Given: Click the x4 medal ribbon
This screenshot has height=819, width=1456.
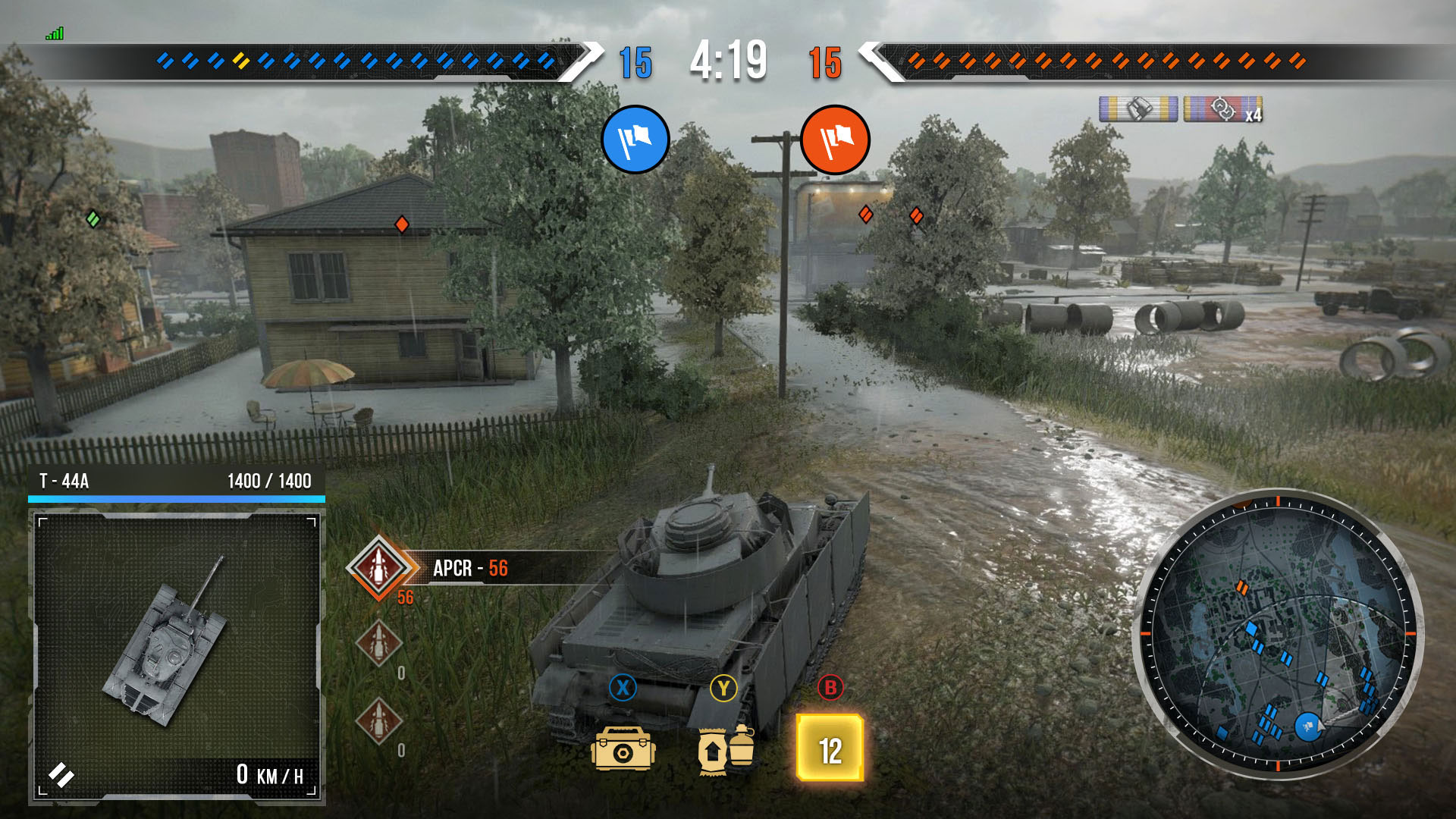Looking at the screenshot, I should coord(1223,110).
